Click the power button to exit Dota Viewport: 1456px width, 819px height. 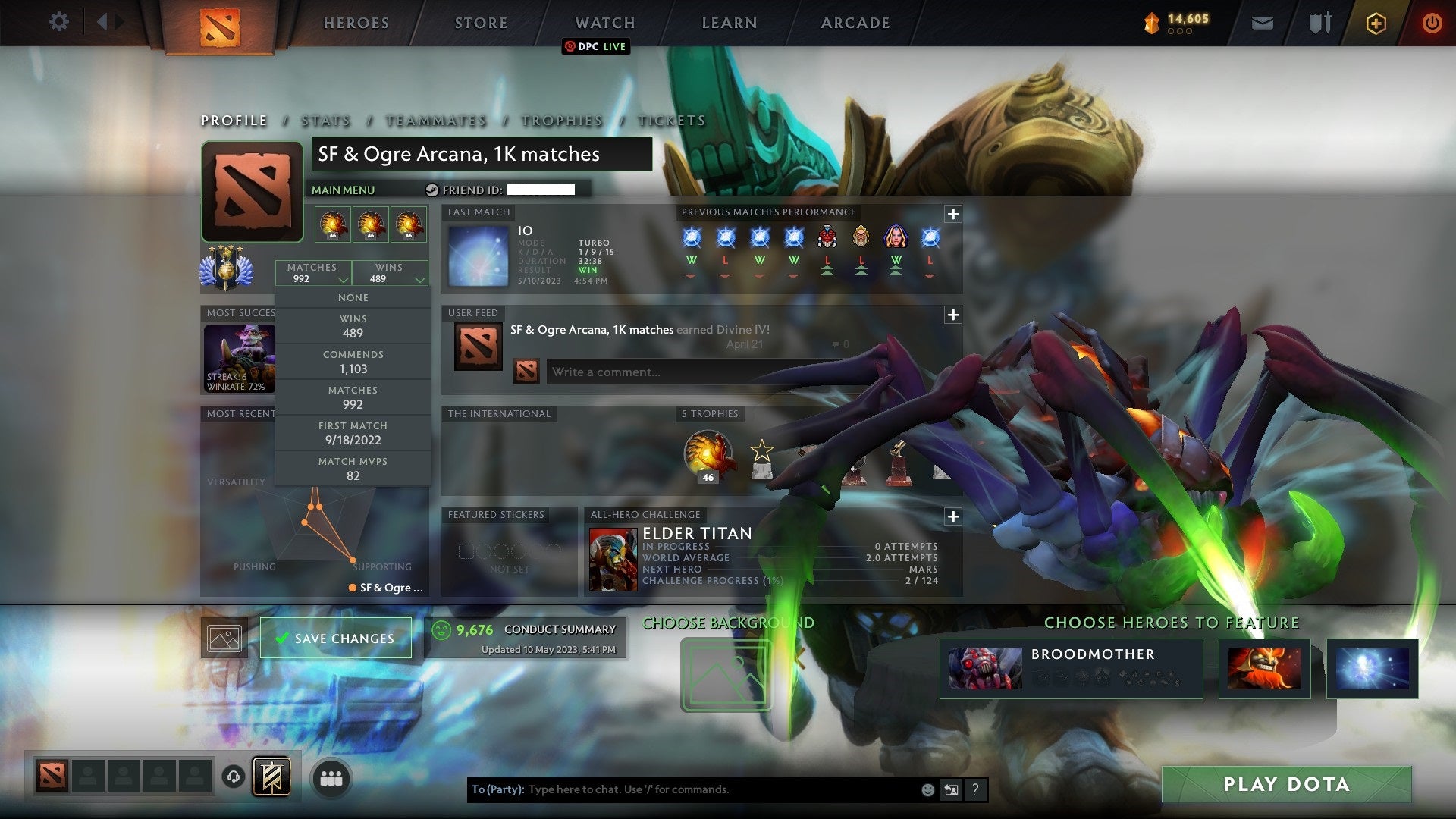tap(1432, 23)
